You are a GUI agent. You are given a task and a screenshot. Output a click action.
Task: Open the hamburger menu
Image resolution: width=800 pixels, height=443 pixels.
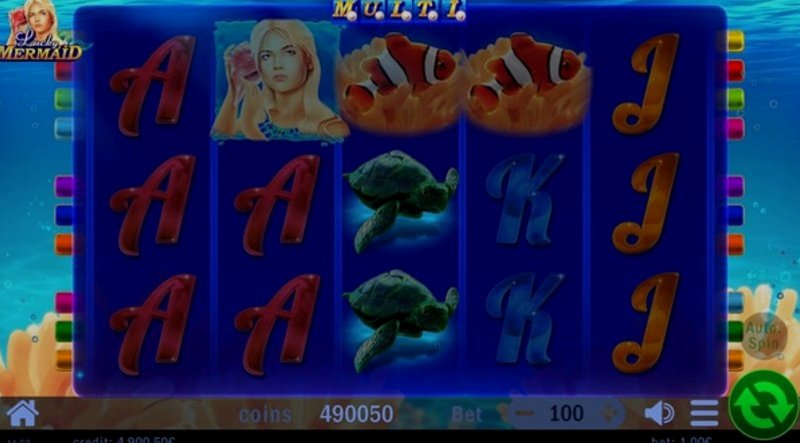[x=704, y=413]
